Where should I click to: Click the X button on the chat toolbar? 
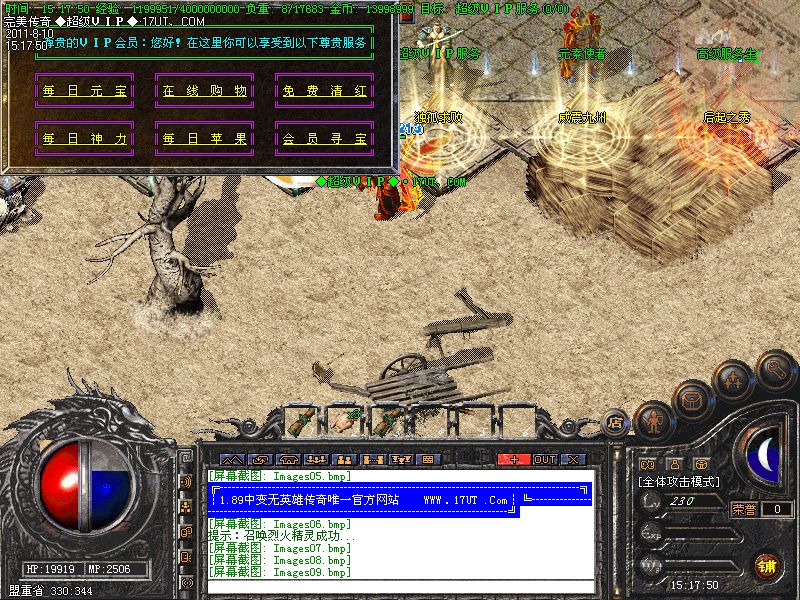point(573,459)
